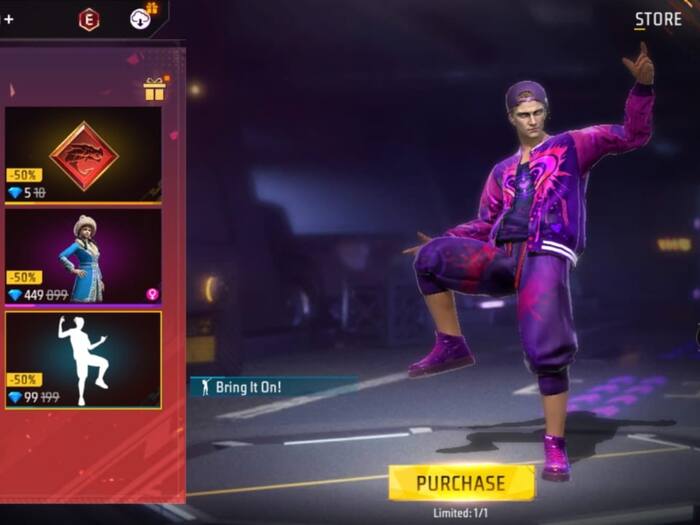This screenshot has width=700, height=525.
Task: Open the cloud download icon
Action: (142, 18)
